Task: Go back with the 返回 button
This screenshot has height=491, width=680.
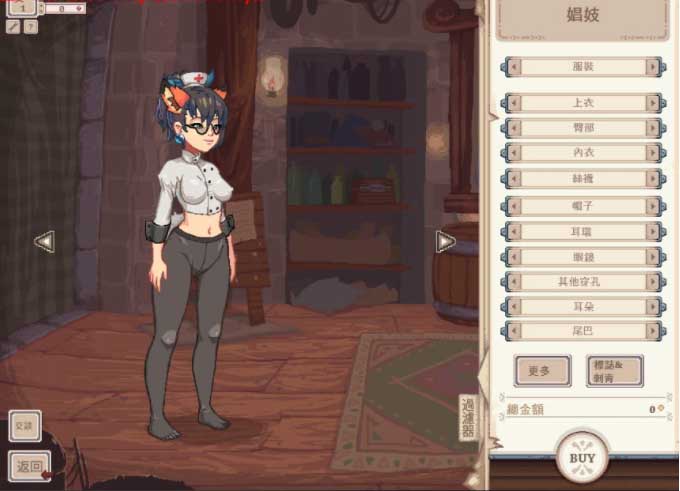Action: tap(29, 466)
